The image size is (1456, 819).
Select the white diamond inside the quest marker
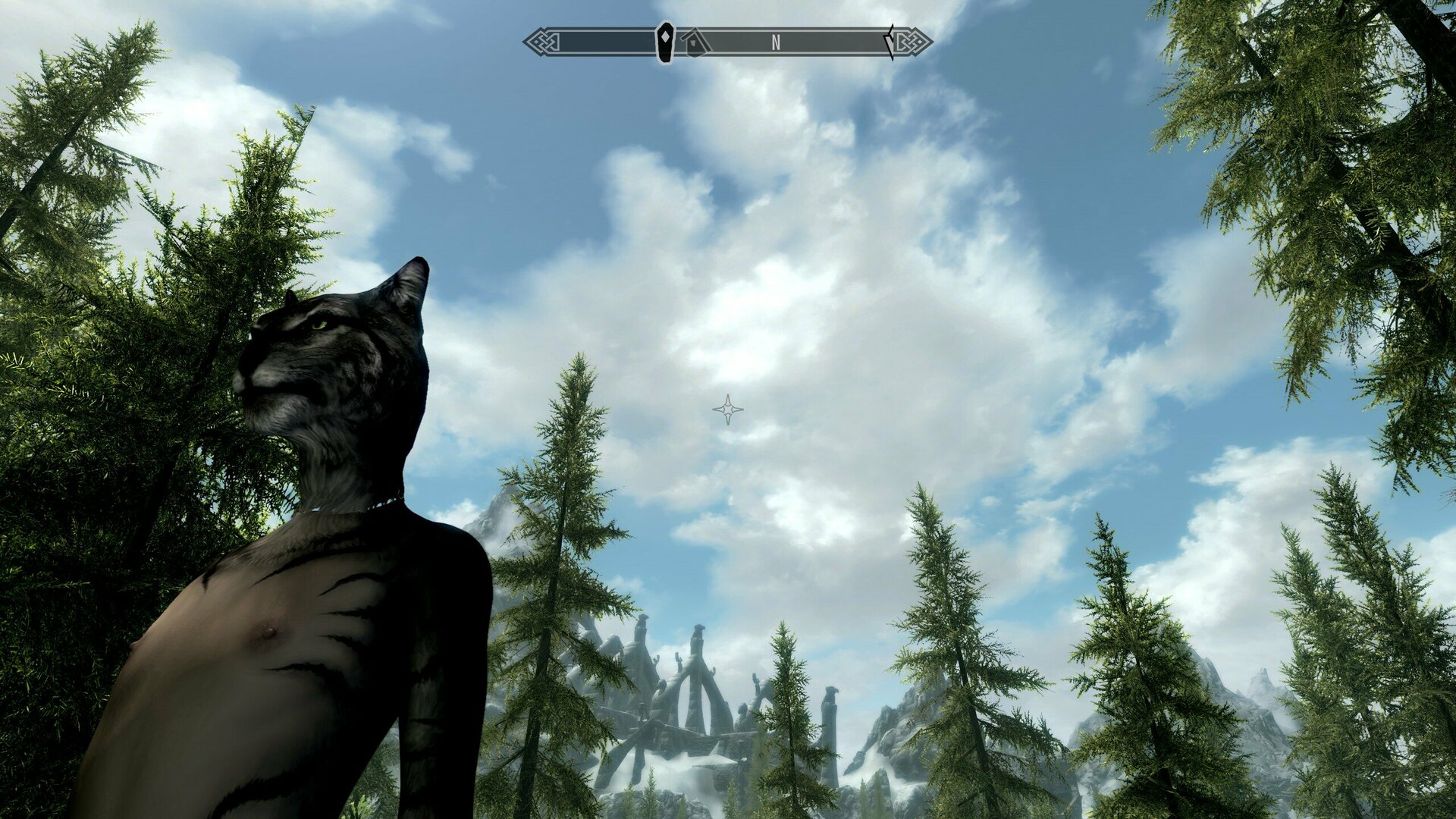tap(665, 36)
